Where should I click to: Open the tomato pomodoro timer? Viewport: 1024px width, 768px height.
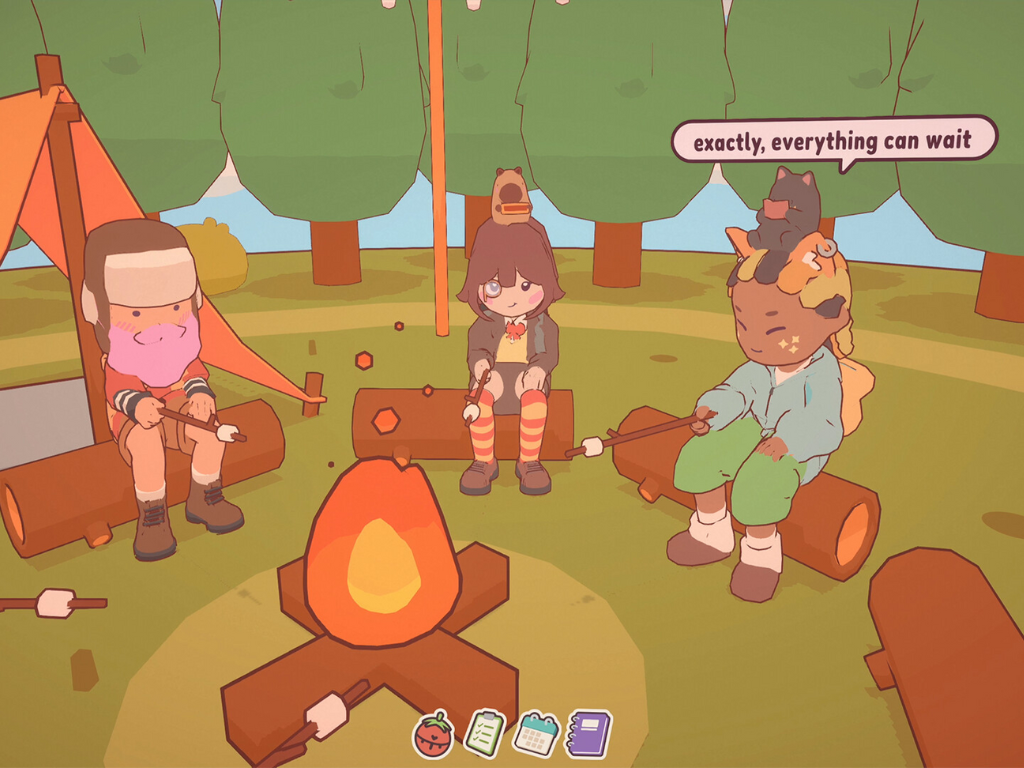[x=433, y=735]
